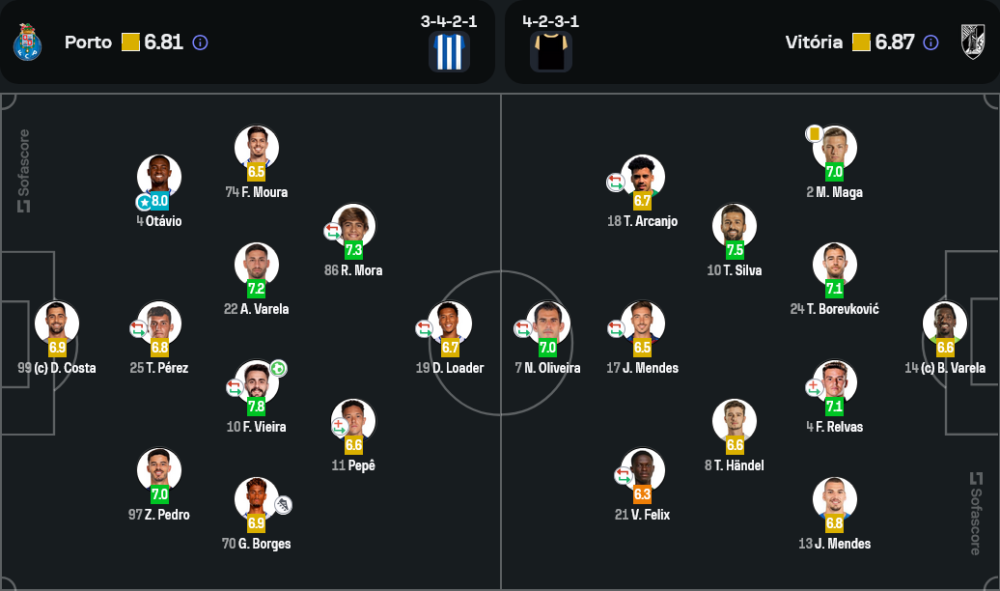1000x591 pixels.
Task: Choose A. Varela in midfield
Action: point(257,265)
